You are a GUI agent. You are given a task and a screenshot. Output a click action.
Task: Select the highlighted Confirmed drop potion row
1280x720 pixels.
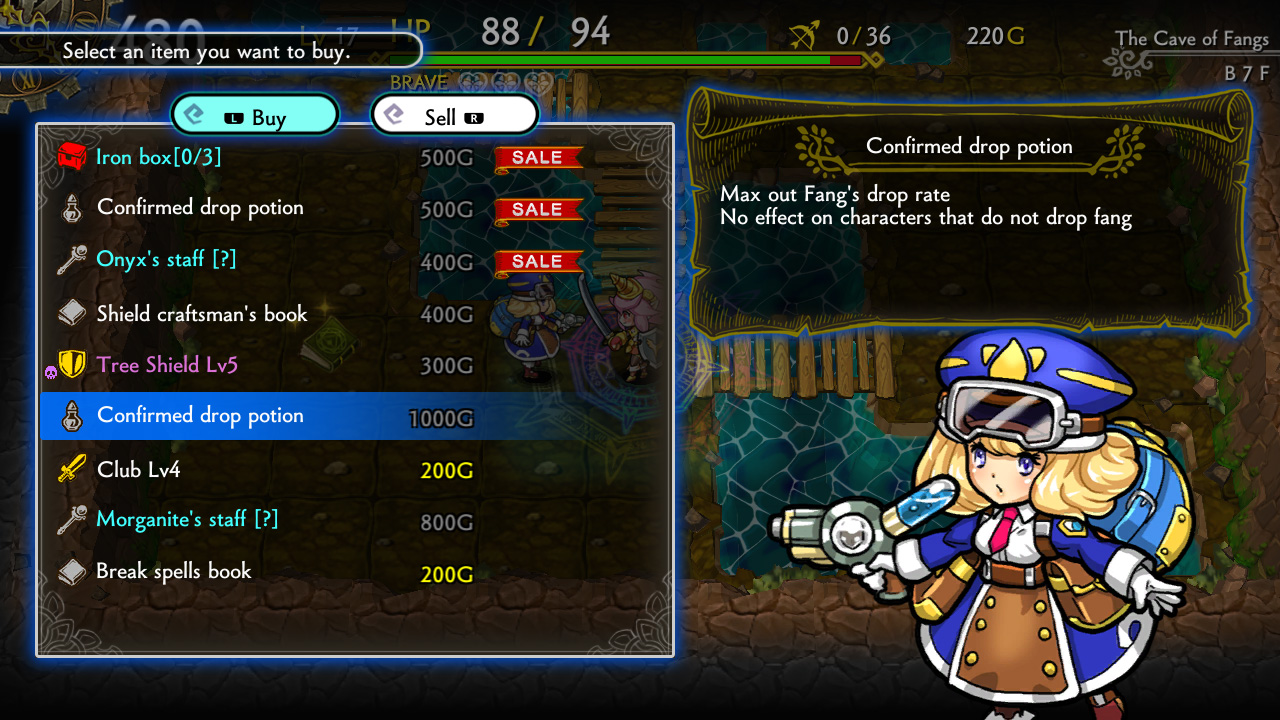[x=300, y=417]
